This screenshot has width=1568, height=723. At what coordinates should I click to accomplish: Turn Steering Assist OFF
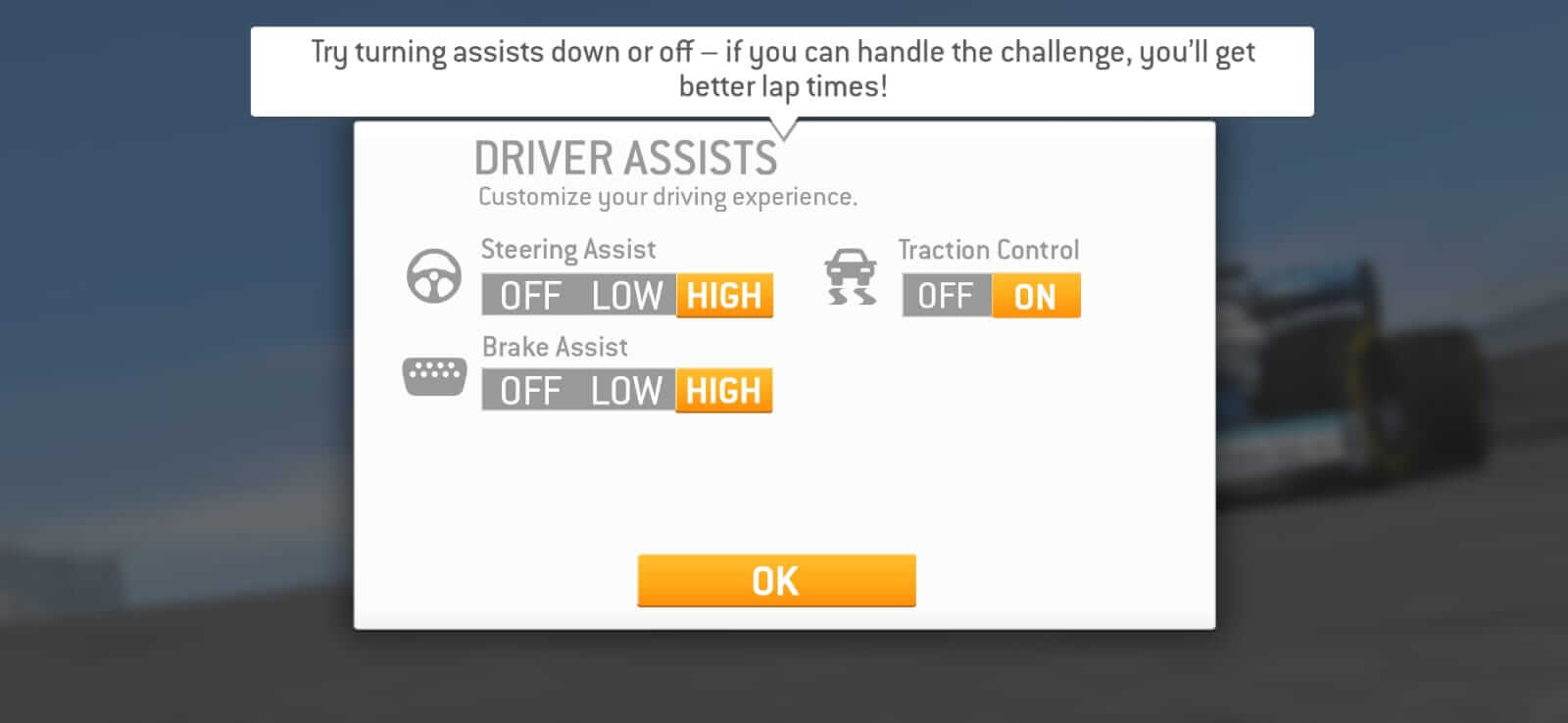click(x=528, y=295)
